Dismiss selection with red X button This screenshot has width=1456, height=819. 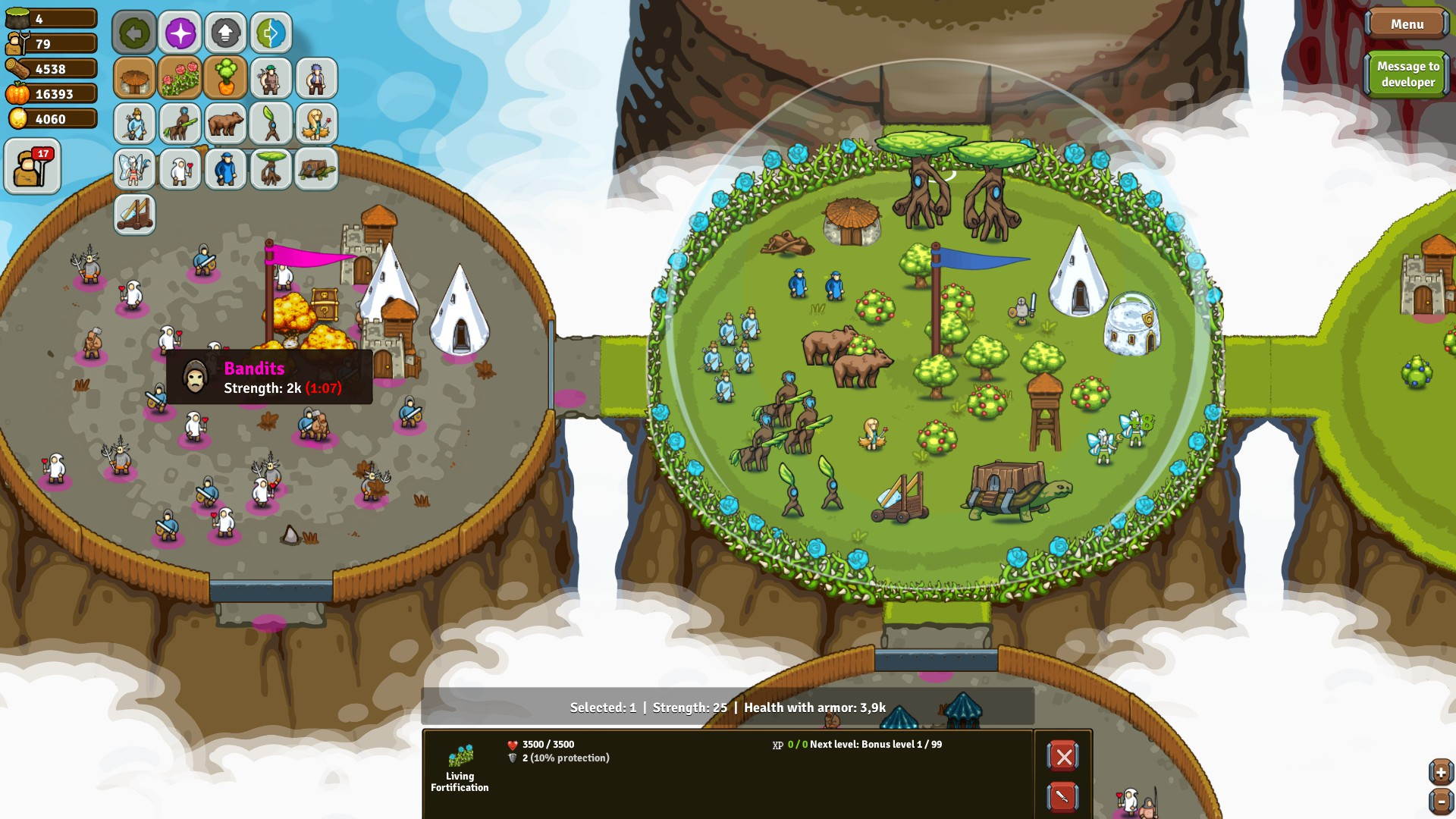[x=1062, y=755]
